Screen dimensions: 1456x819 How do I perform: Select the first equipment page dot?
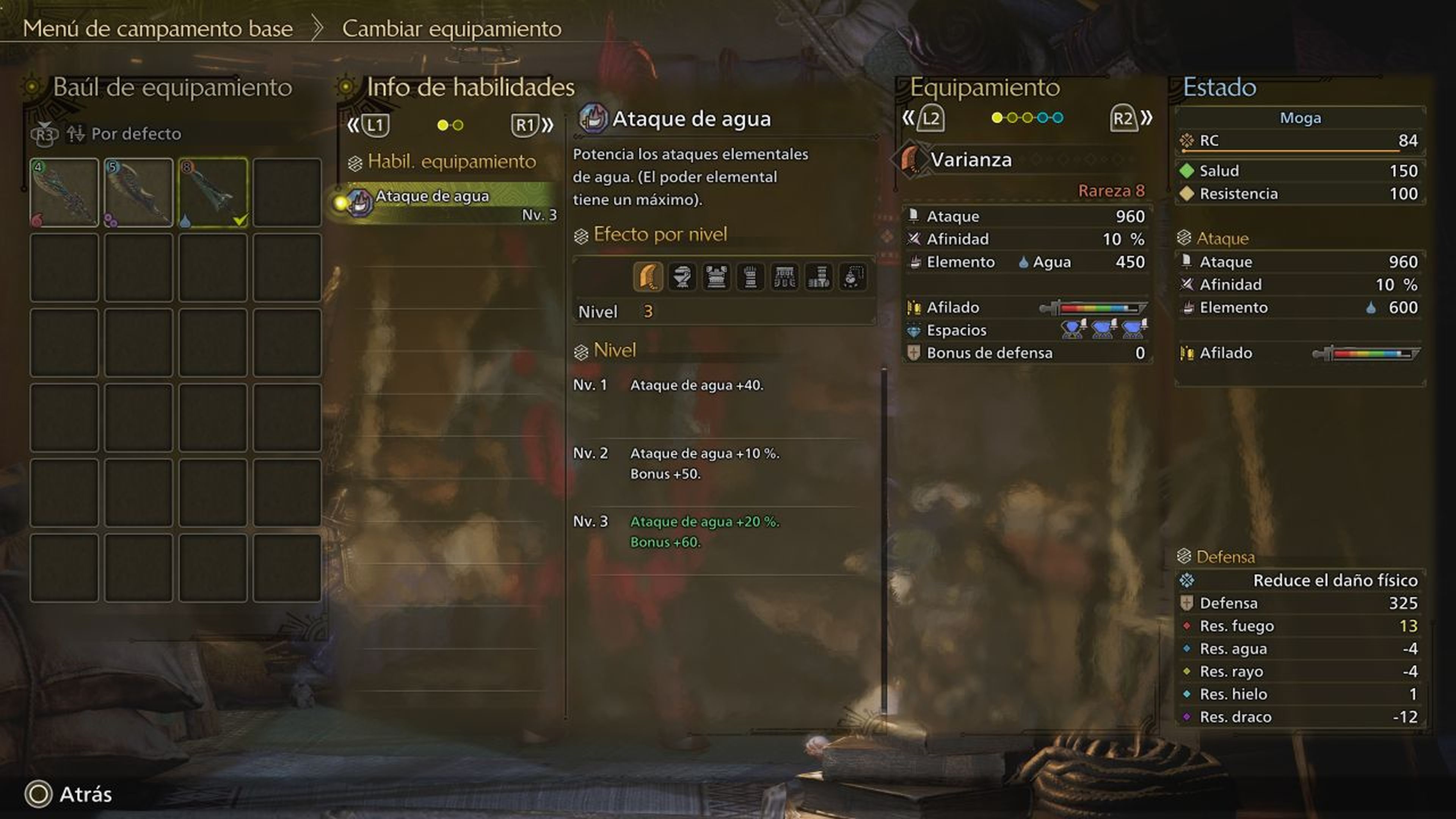[997, 118]
